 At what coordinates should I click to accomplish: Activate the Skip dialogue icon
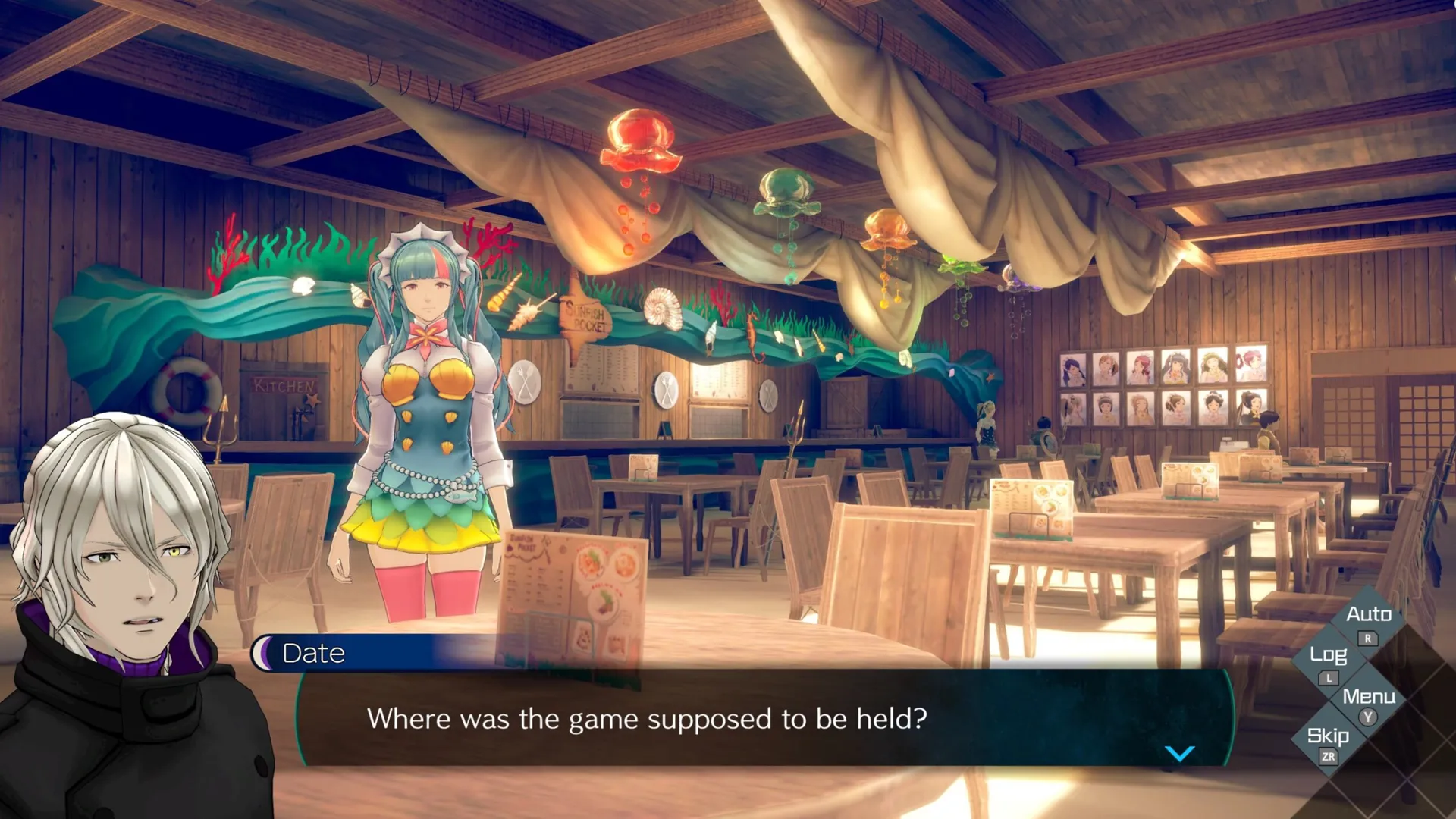[x=1329, y=736]
